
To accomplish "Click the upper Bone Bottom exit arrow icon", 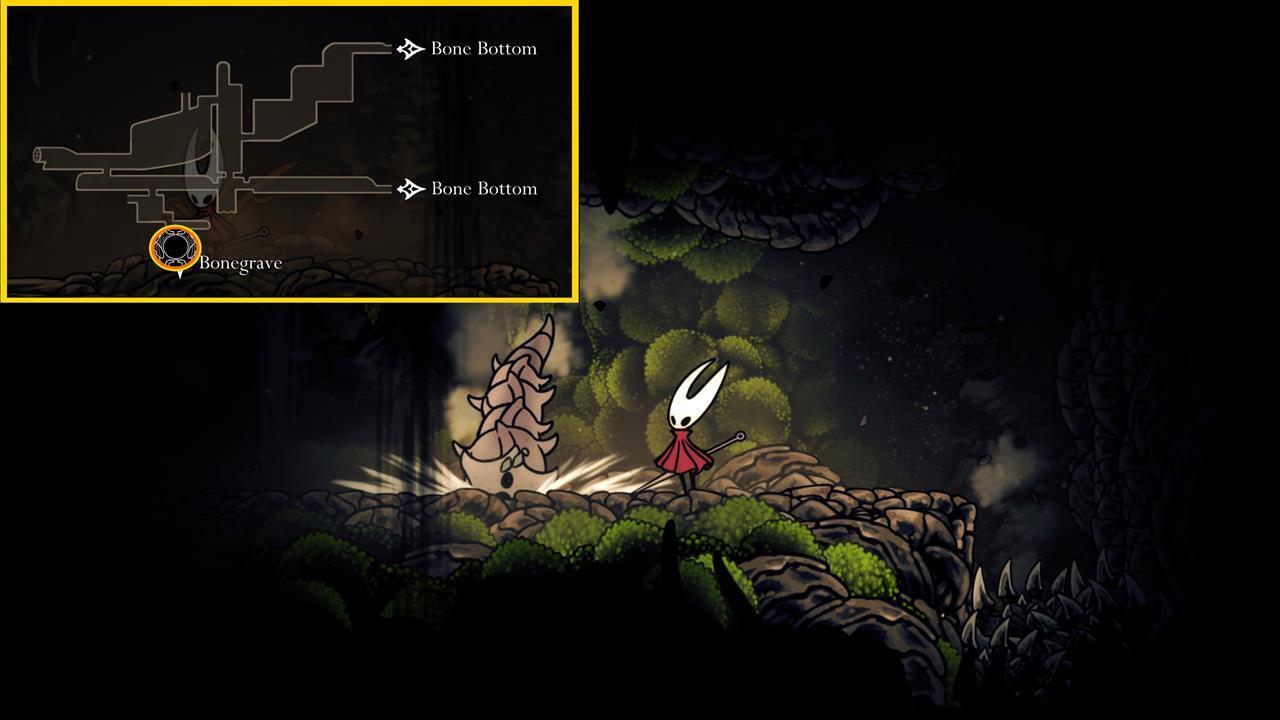I will (408, 47).
